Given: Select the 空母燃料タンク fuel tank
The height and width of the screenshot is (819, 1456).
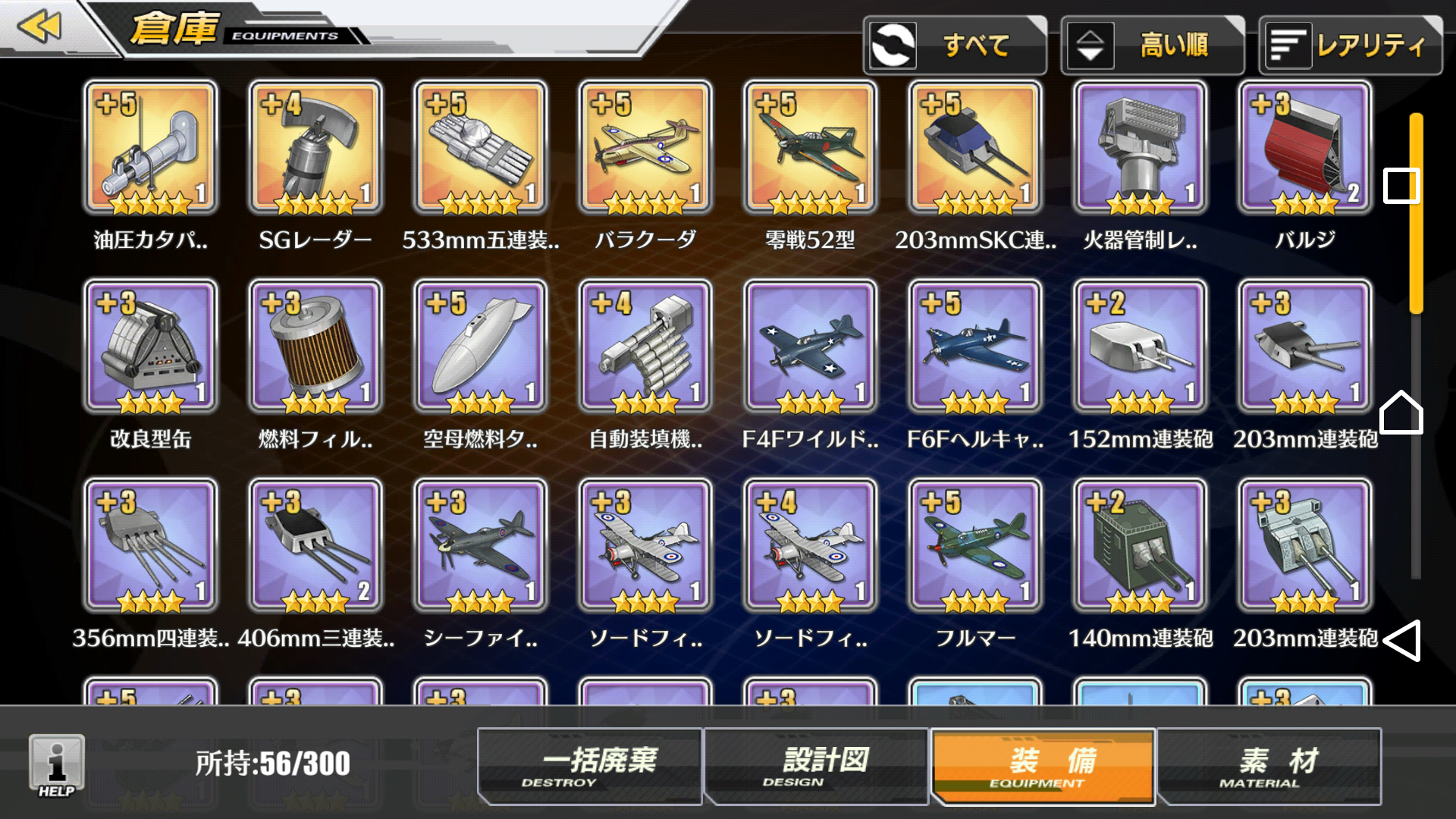Looking at the screenshot, I should click(480, 347).
